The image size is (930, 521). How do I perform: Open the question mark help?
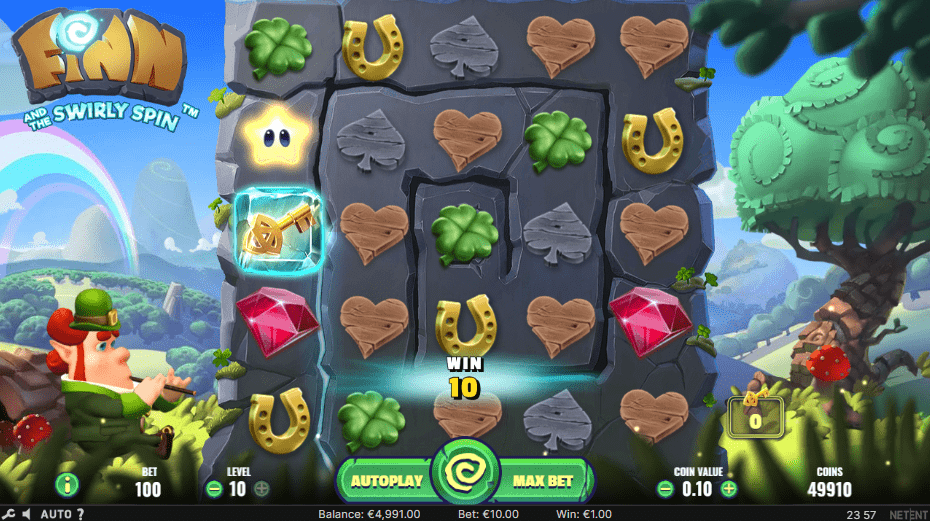(x=80, y=514)
